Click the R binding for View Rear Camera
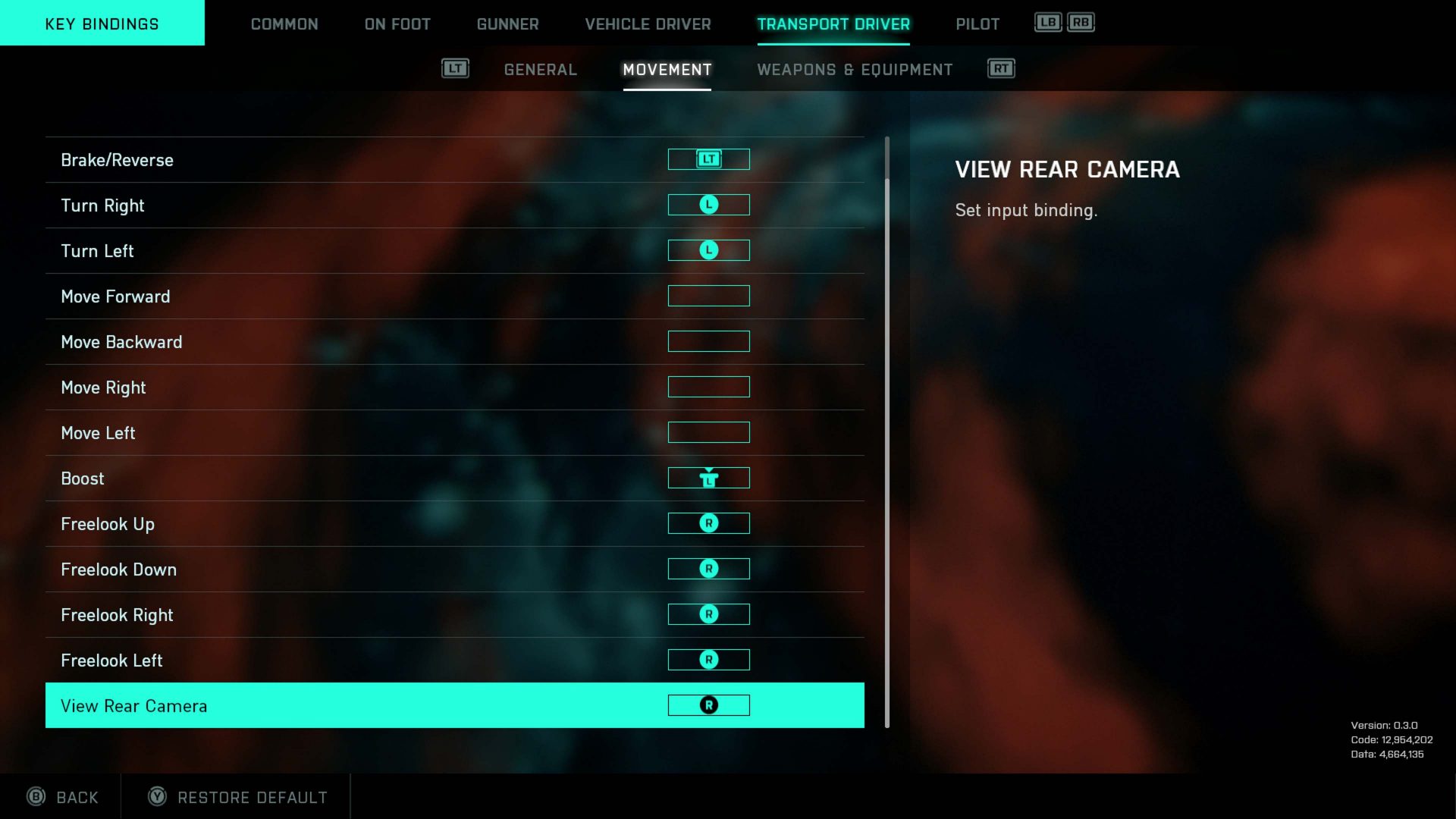1456x819 pixels. click(708, 704)
